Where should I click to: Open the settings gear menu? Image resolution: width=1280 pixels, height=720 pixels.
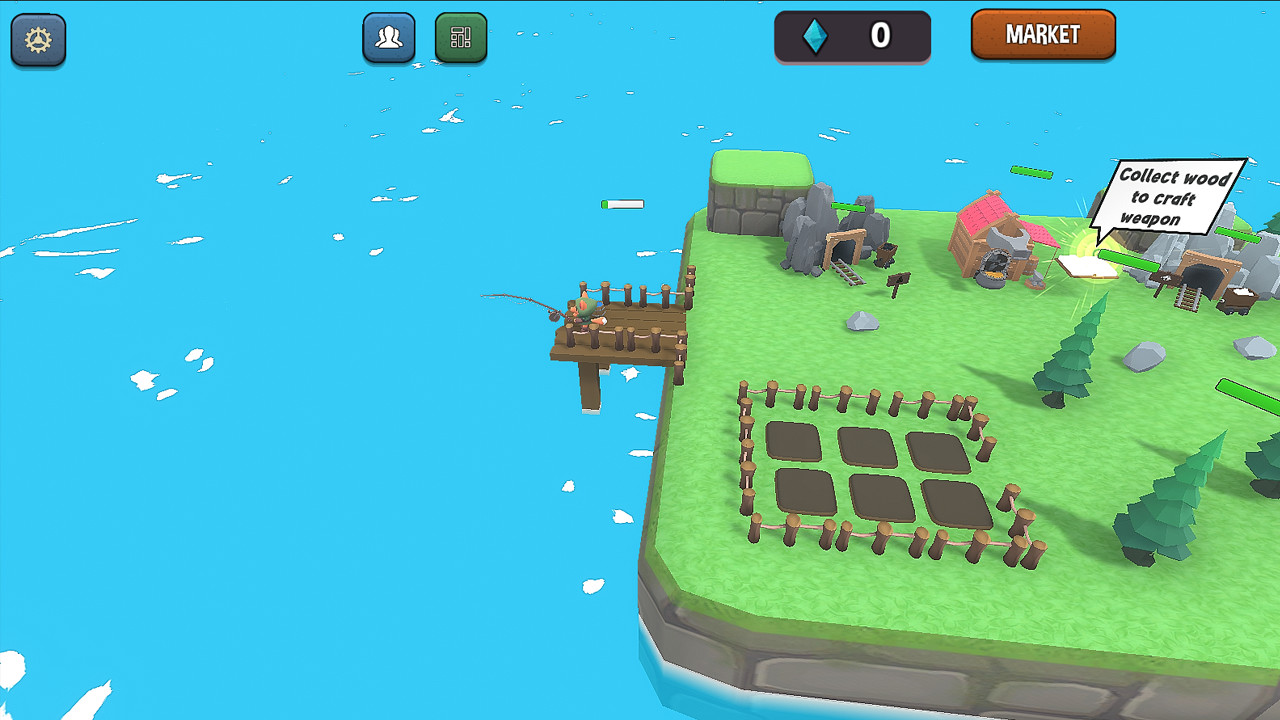click(x=38, y=40)
